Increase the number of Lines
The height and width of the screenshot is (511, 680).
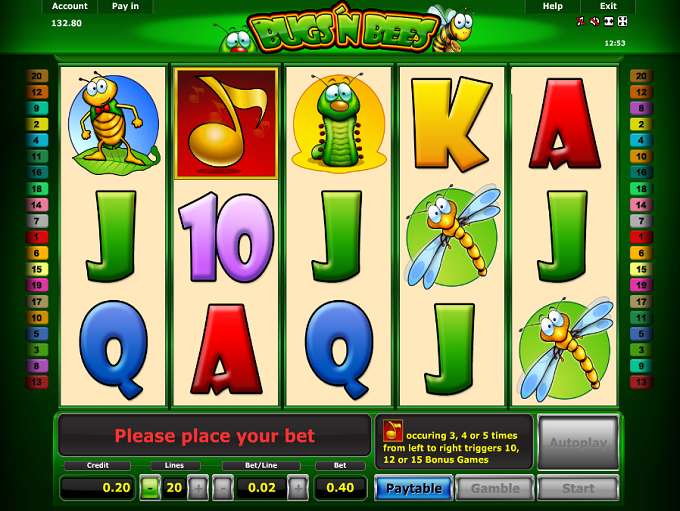(198, 488)
